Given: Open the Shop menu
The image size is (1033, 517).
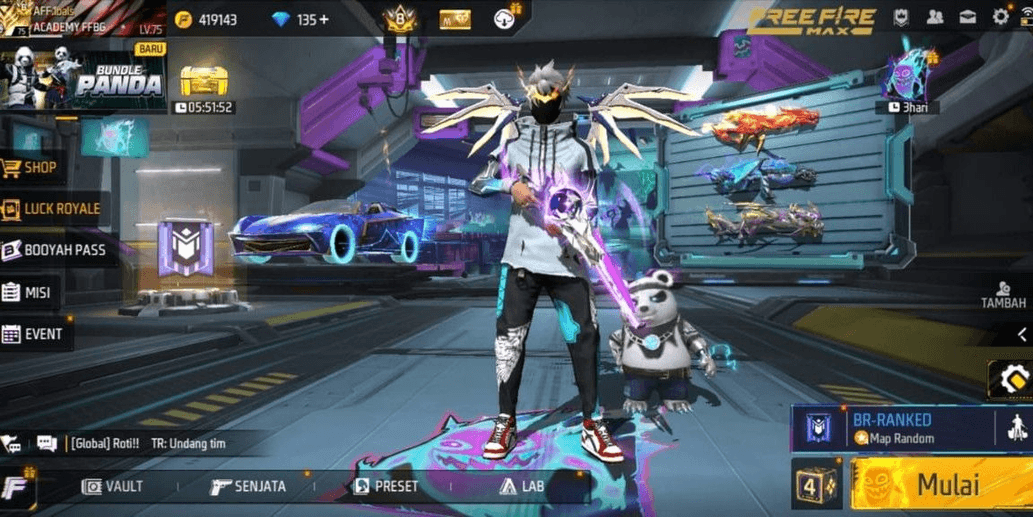Looking at the screenshot, I should click(x=30, y=168).
